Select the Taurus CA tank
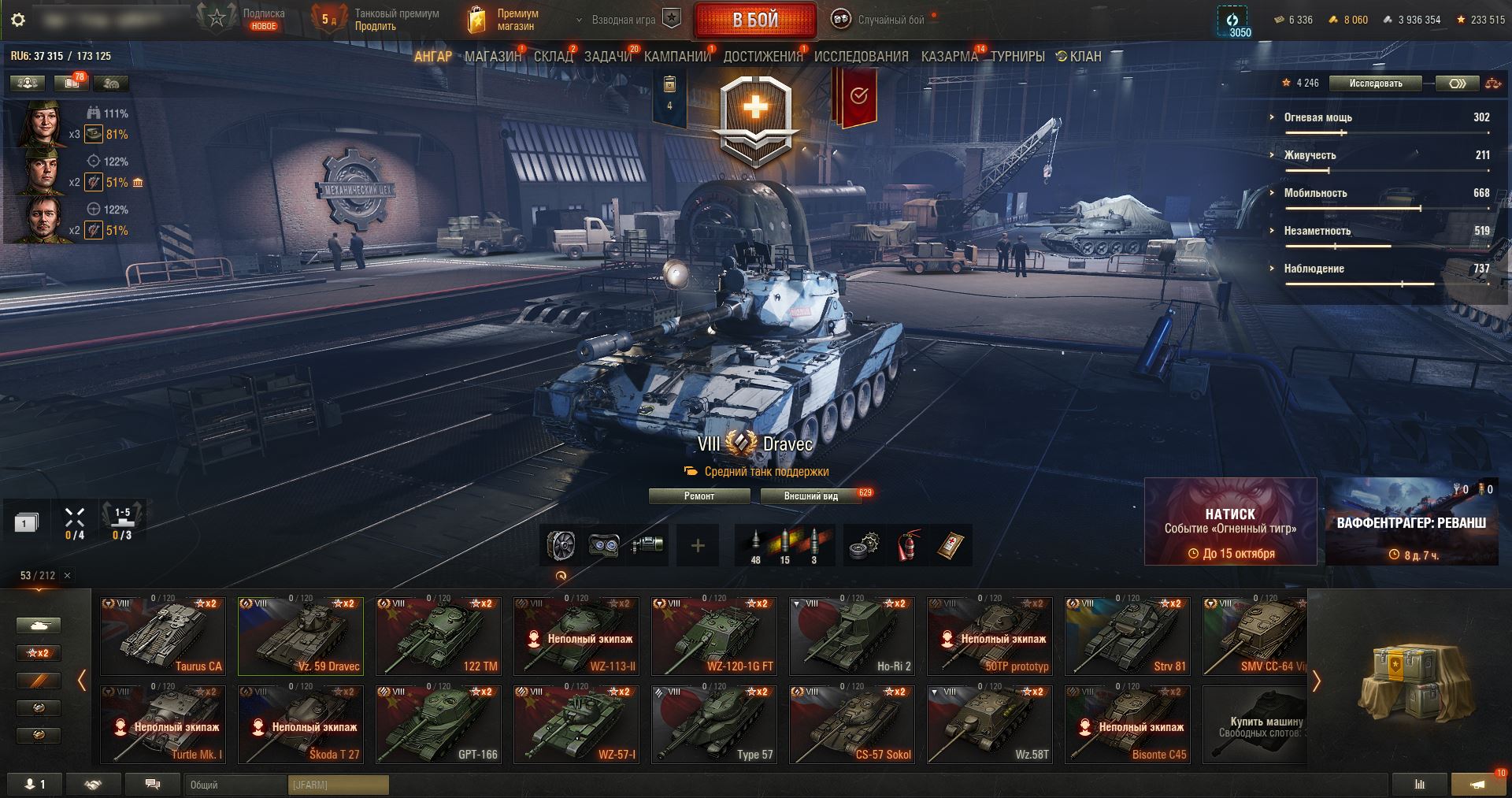 click(163, 636)
